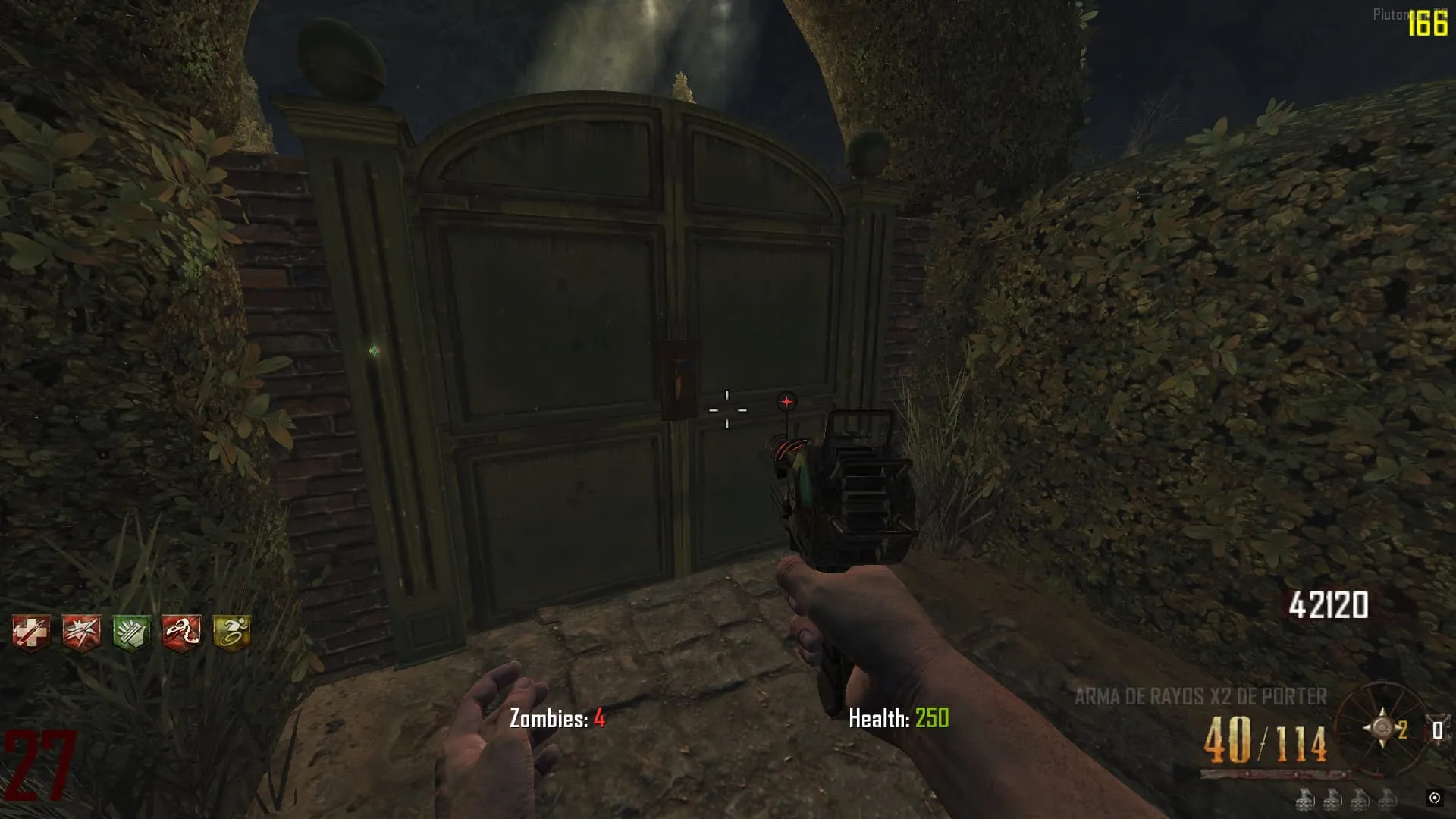Select the Double Tap perk icon

click(81, 632)
